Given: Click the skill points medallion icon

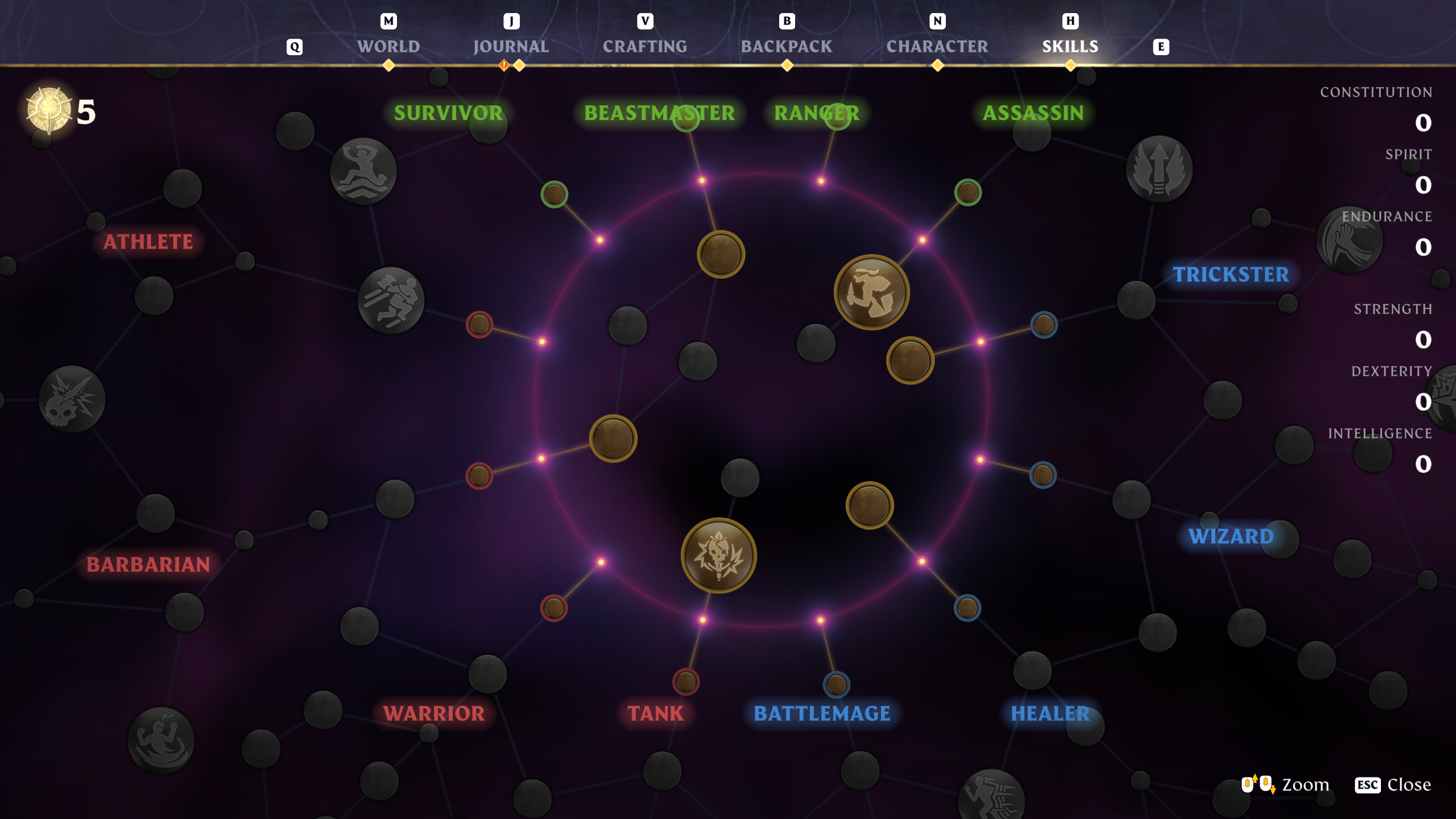Looking at the screenshot, I should [48, 108].
